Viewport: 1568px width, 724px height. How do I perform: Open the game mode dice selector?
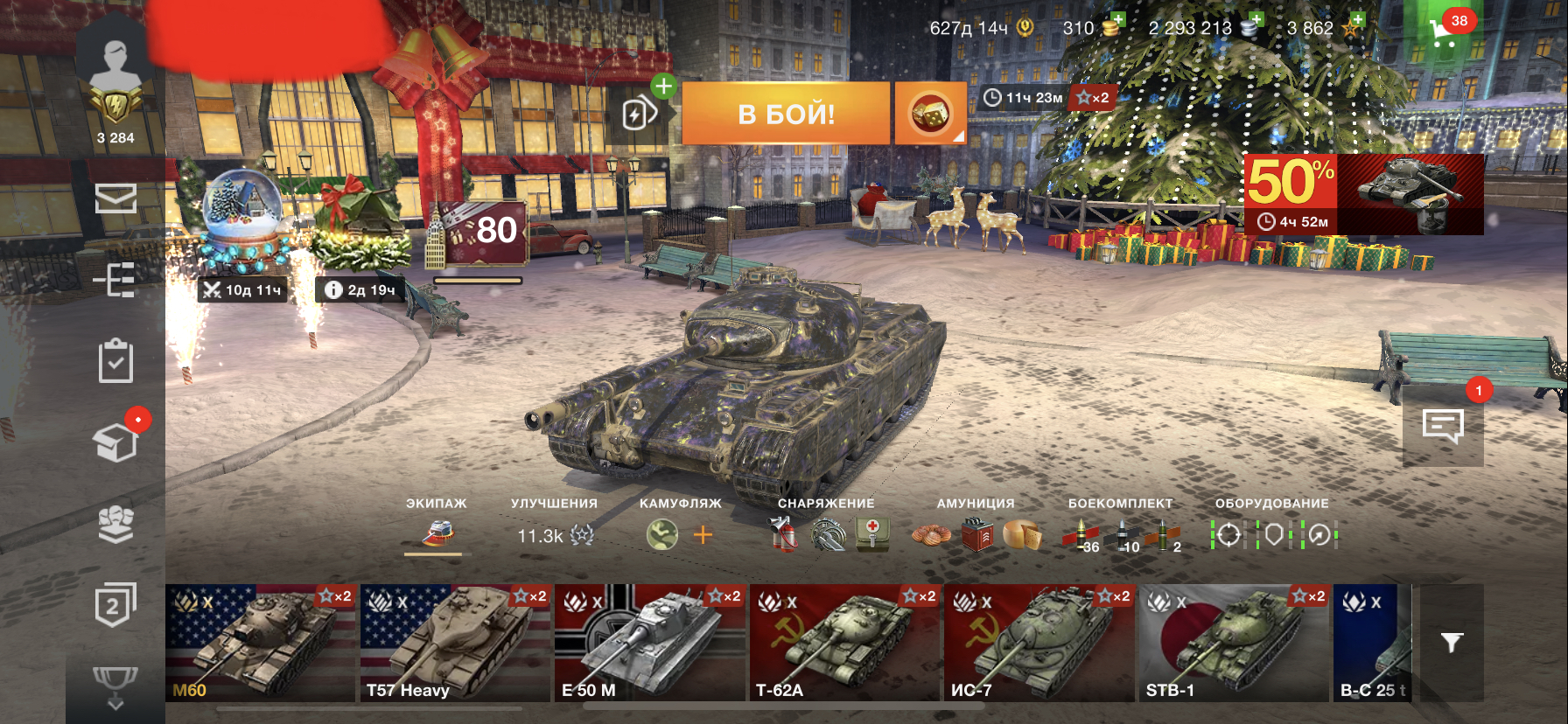tap(930, 114)
